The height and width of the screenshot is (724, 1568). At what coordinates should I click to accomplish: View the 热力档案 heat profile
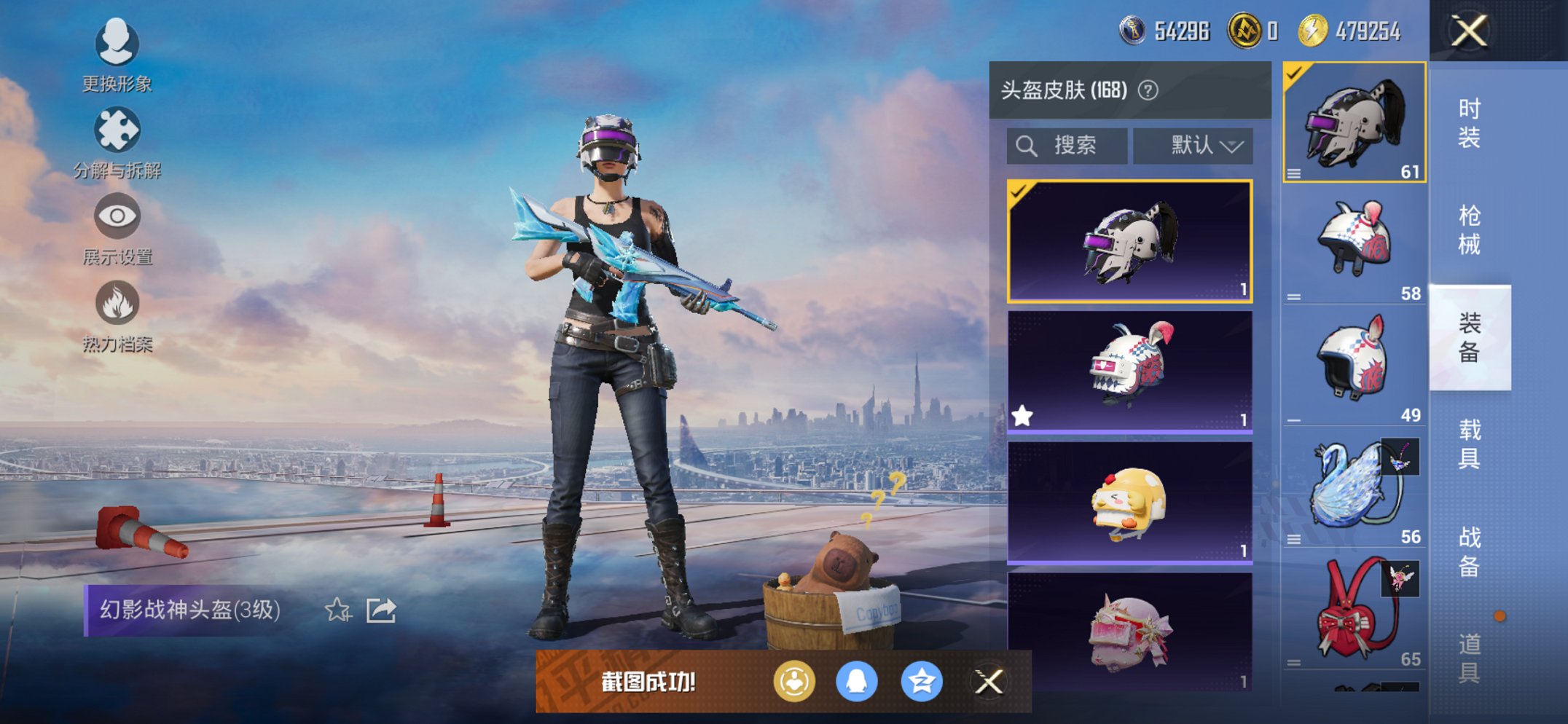pyautogui.click(x=117, y=319)
